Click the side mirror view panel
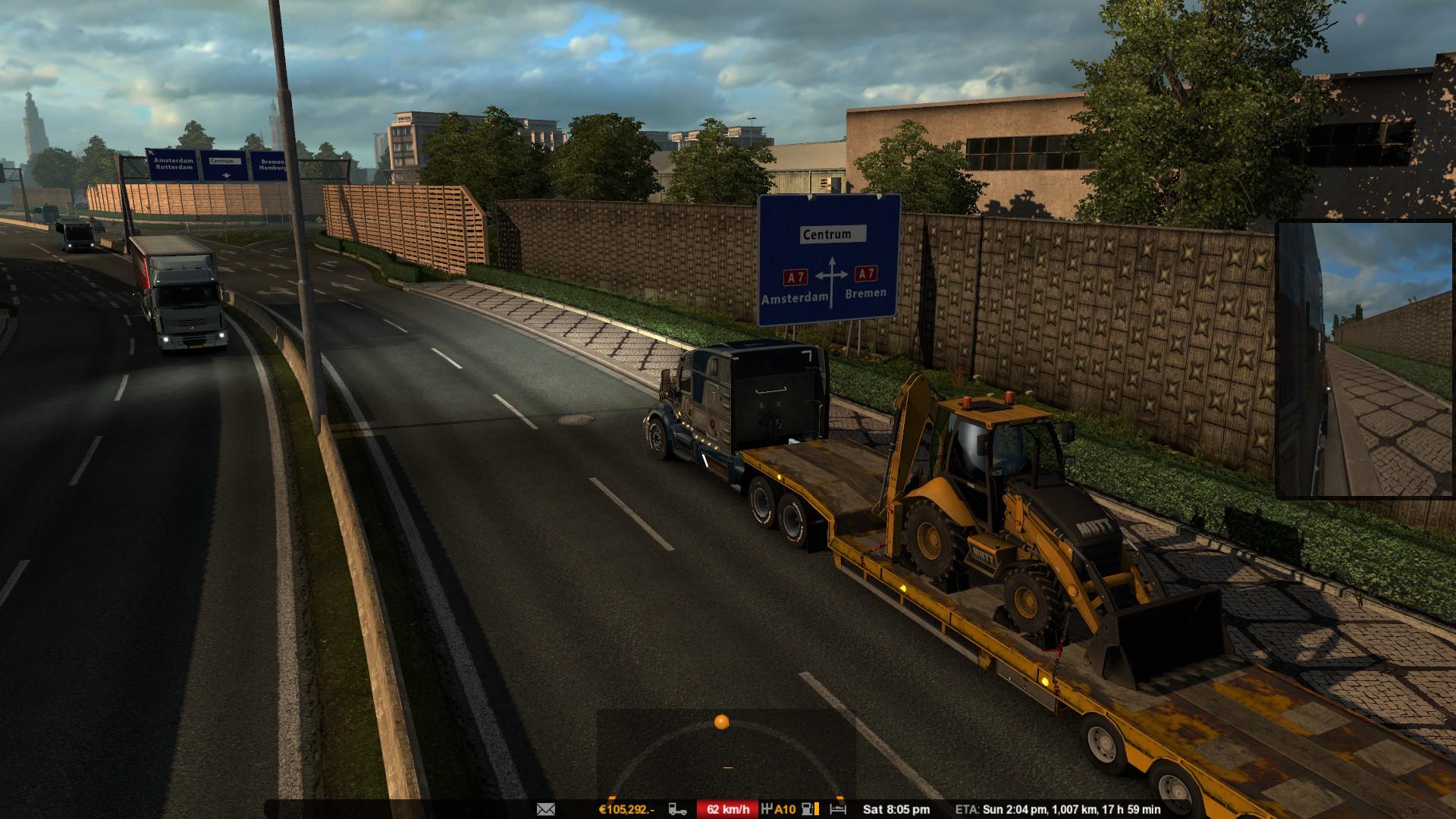This screenshot has height=819, width=1456. tap(1365, 359)
